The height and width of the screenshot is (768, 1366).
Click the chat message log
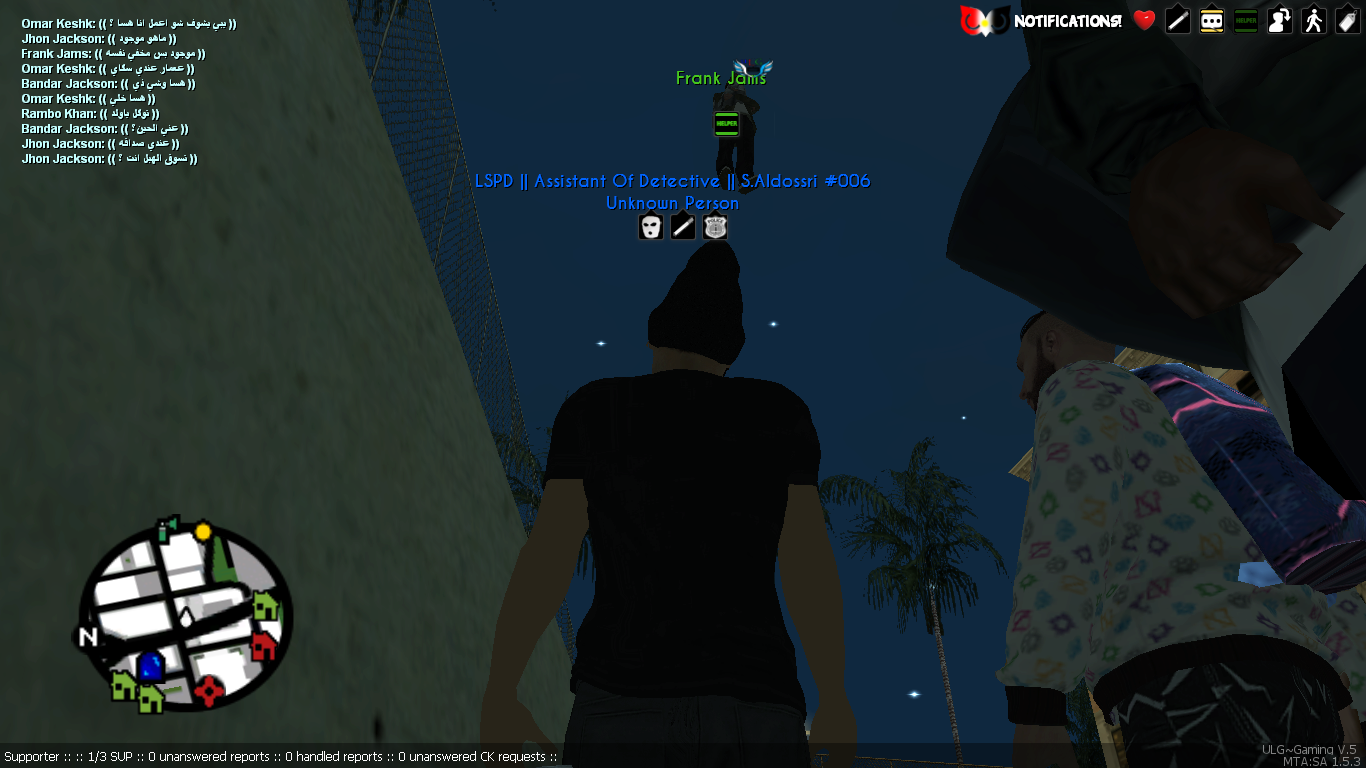pyautogui.click(x=128, y=91)
